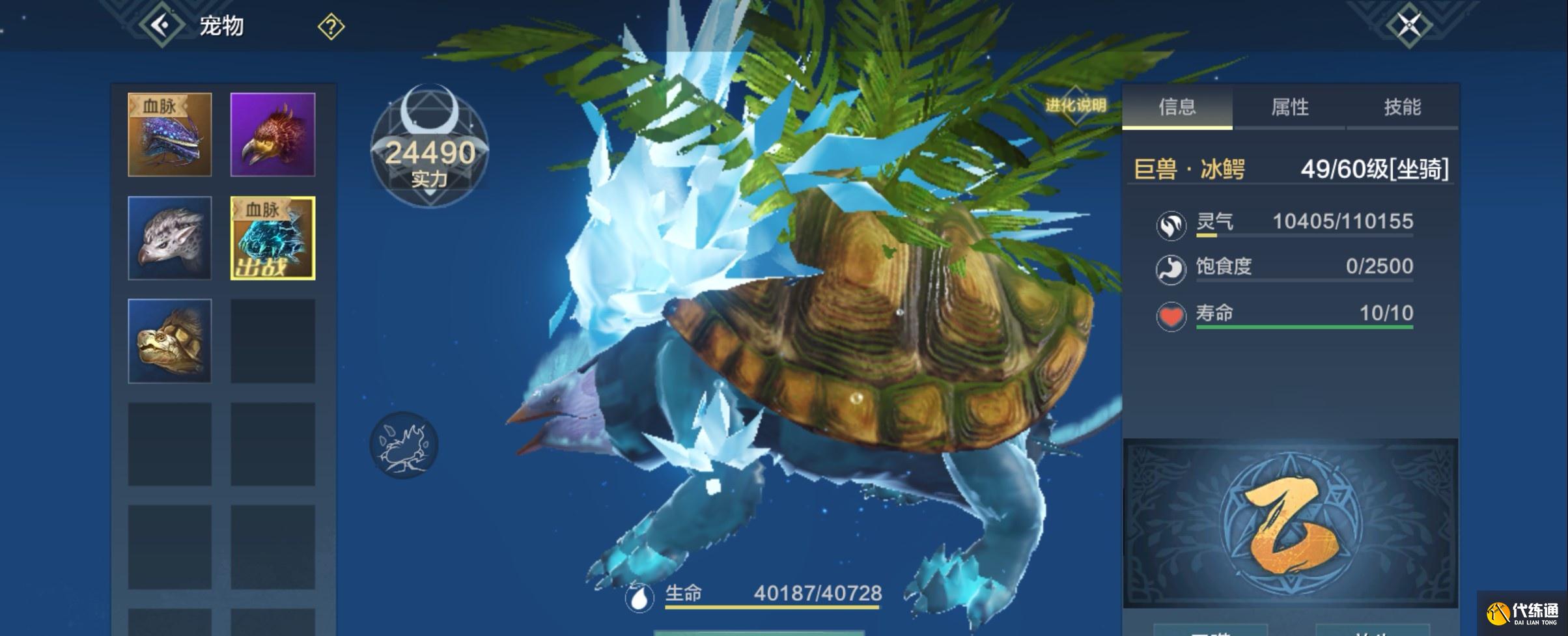Click the 代练通 watermark logo

click(x=1522, y=613)
